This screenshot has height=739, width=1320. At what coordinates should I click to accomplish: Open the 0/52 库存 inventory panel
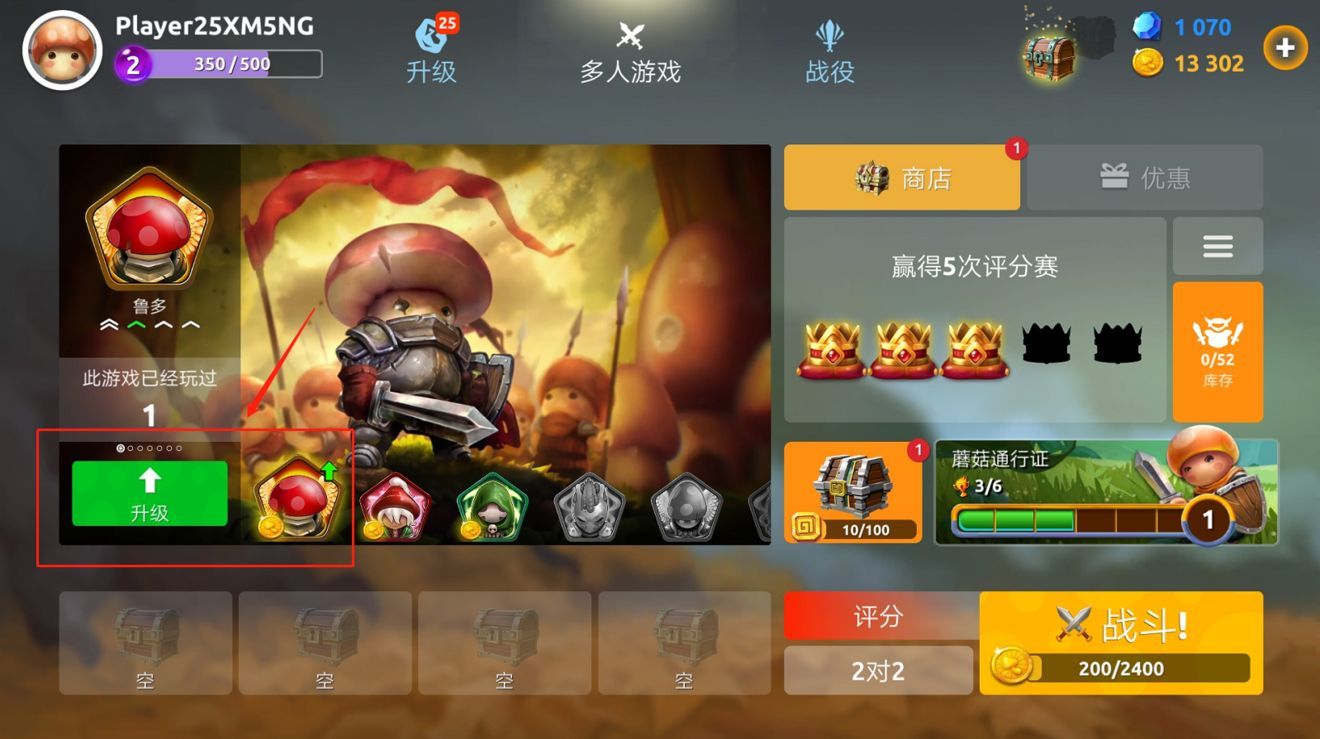coord(1217,350)
